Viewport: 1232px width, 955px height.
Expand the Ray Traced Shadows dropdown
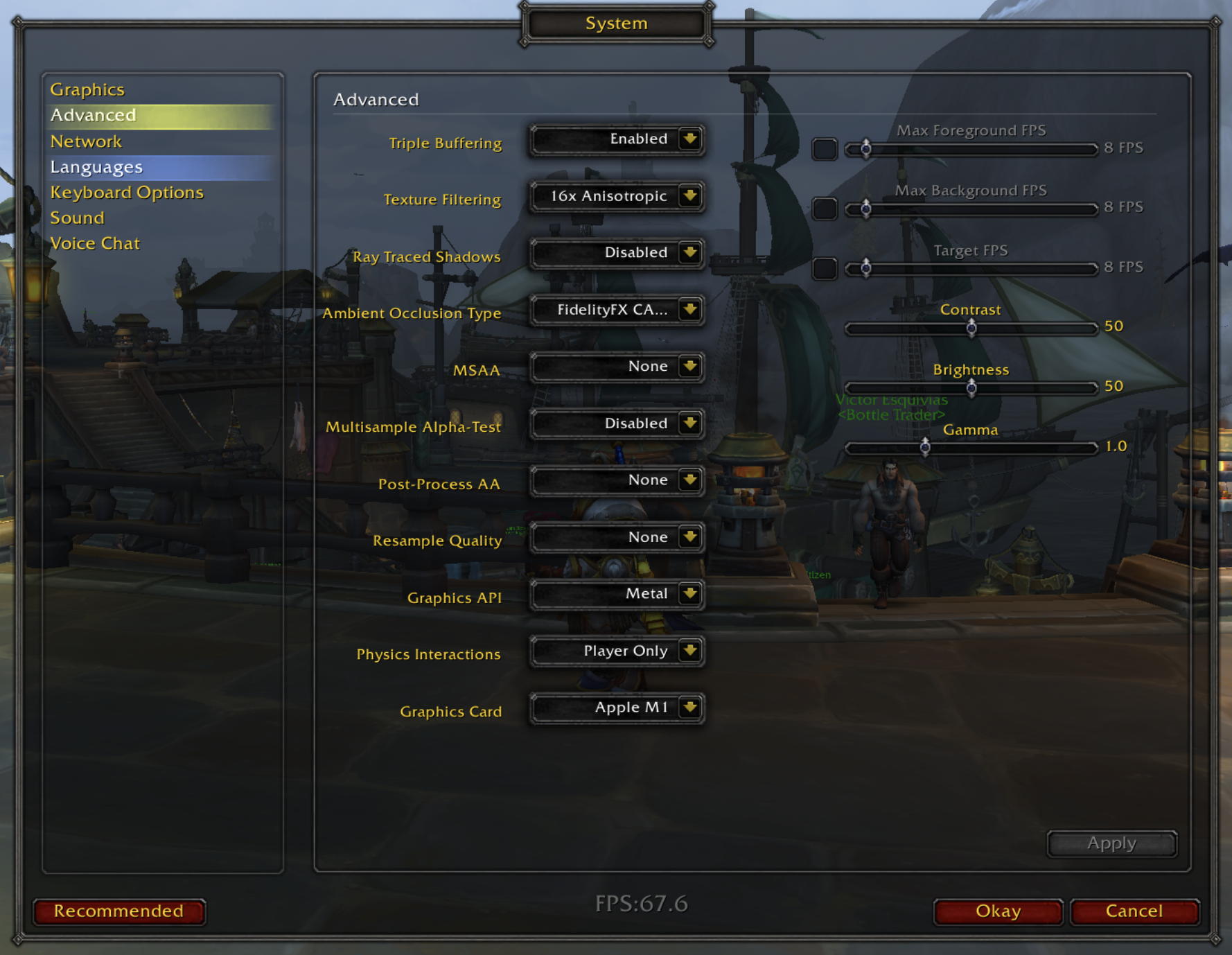pos(617,253)
